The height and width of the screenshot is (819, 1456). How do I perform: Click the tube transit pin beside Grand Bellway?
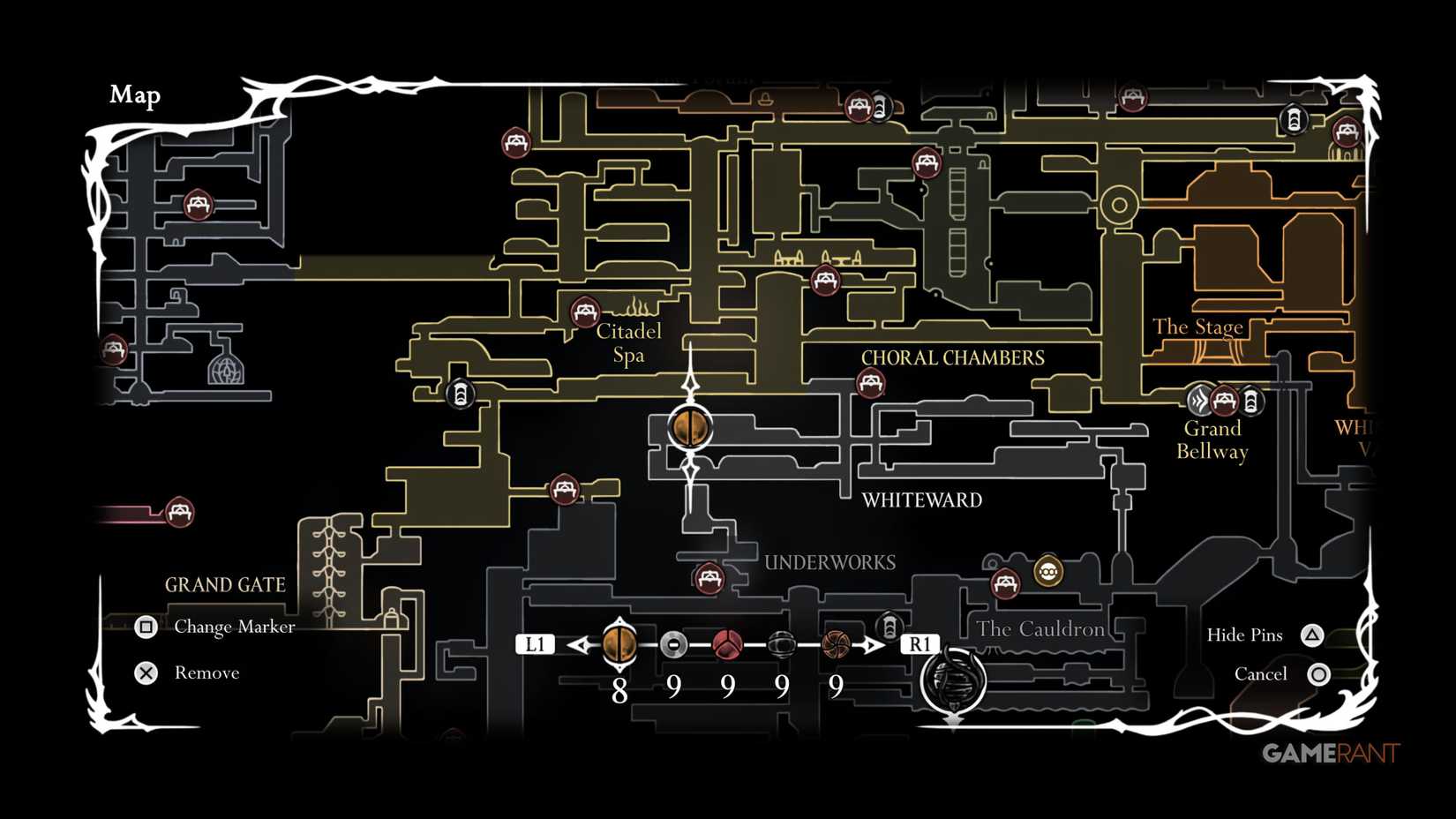1252,402
